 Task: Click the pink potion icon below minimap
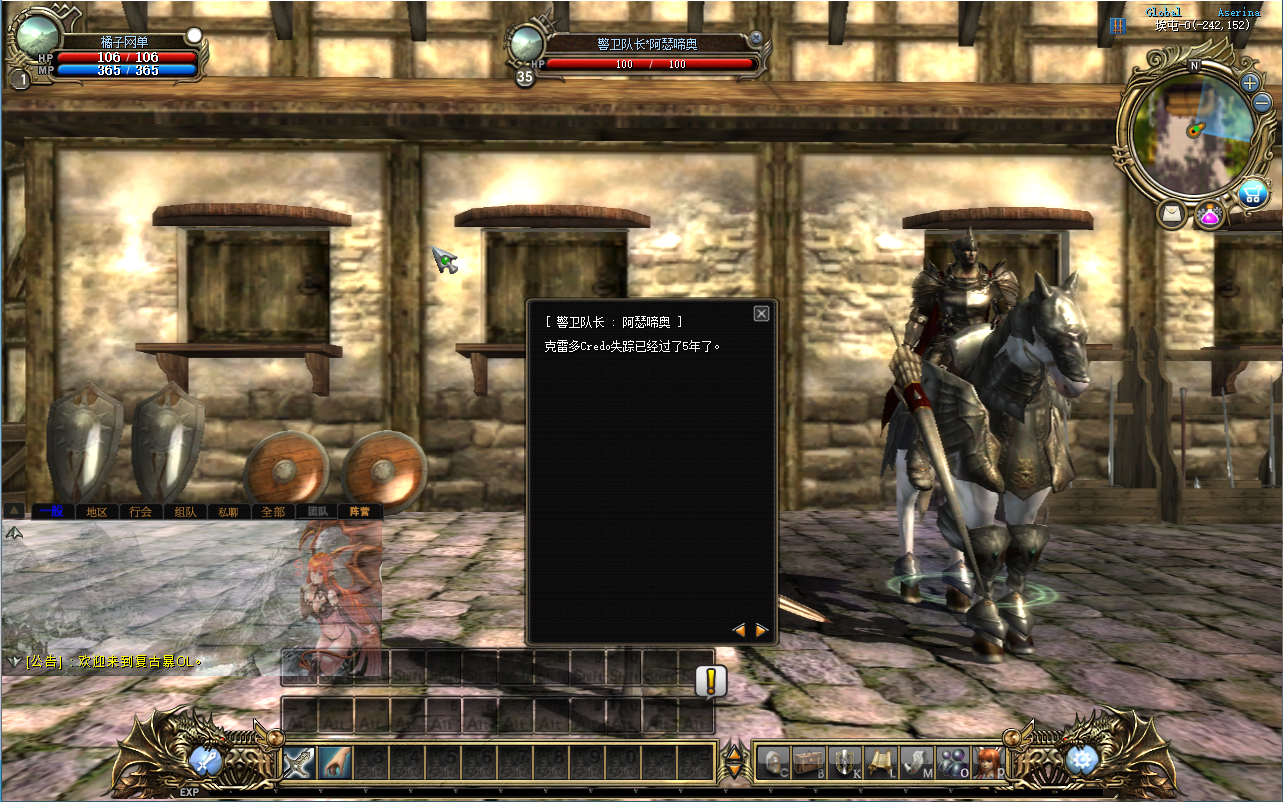click(1209, 214)
